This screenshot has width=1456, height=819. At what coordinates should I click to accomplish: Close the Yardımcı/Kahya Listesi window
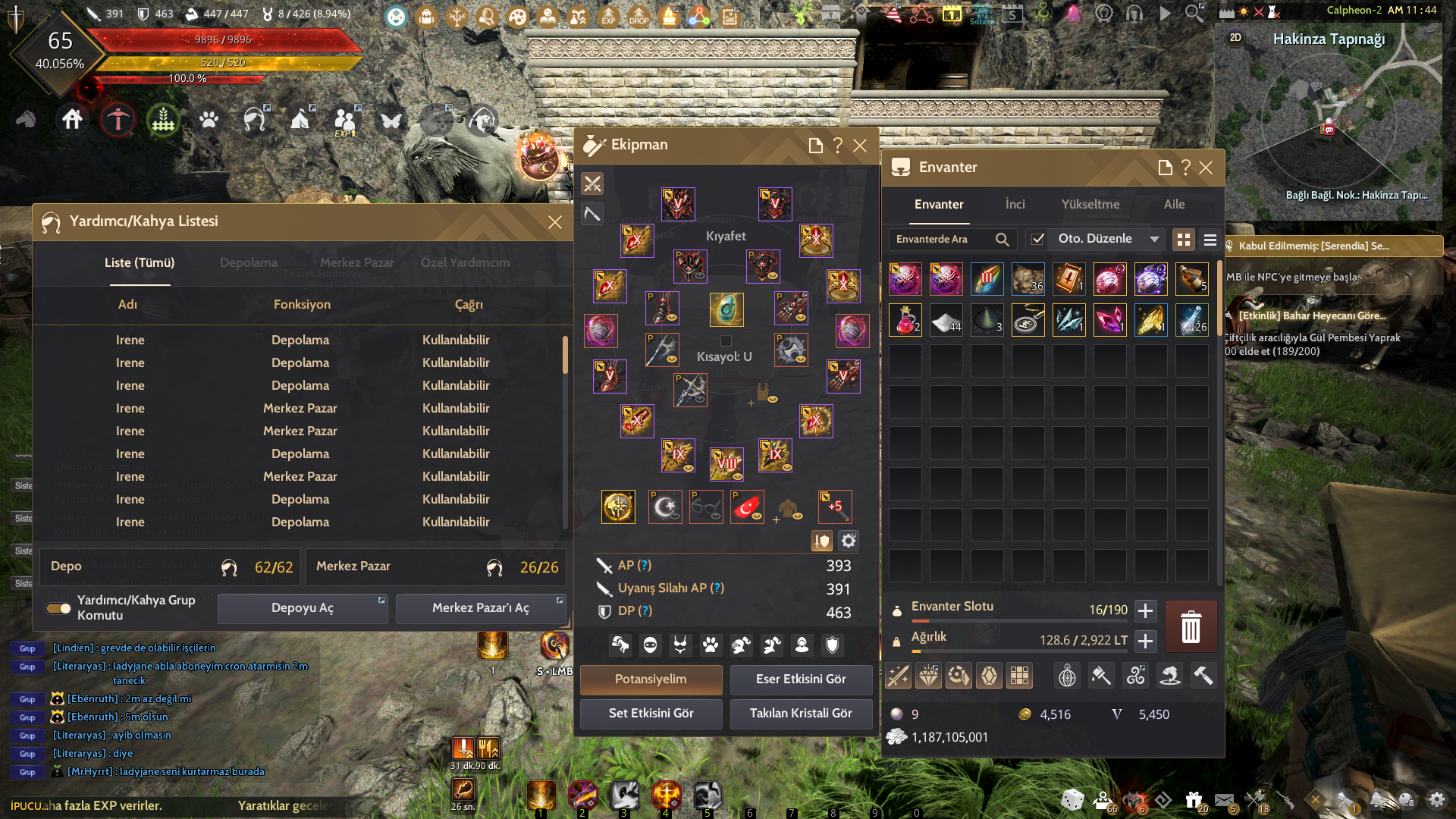[x=555, y=222]
